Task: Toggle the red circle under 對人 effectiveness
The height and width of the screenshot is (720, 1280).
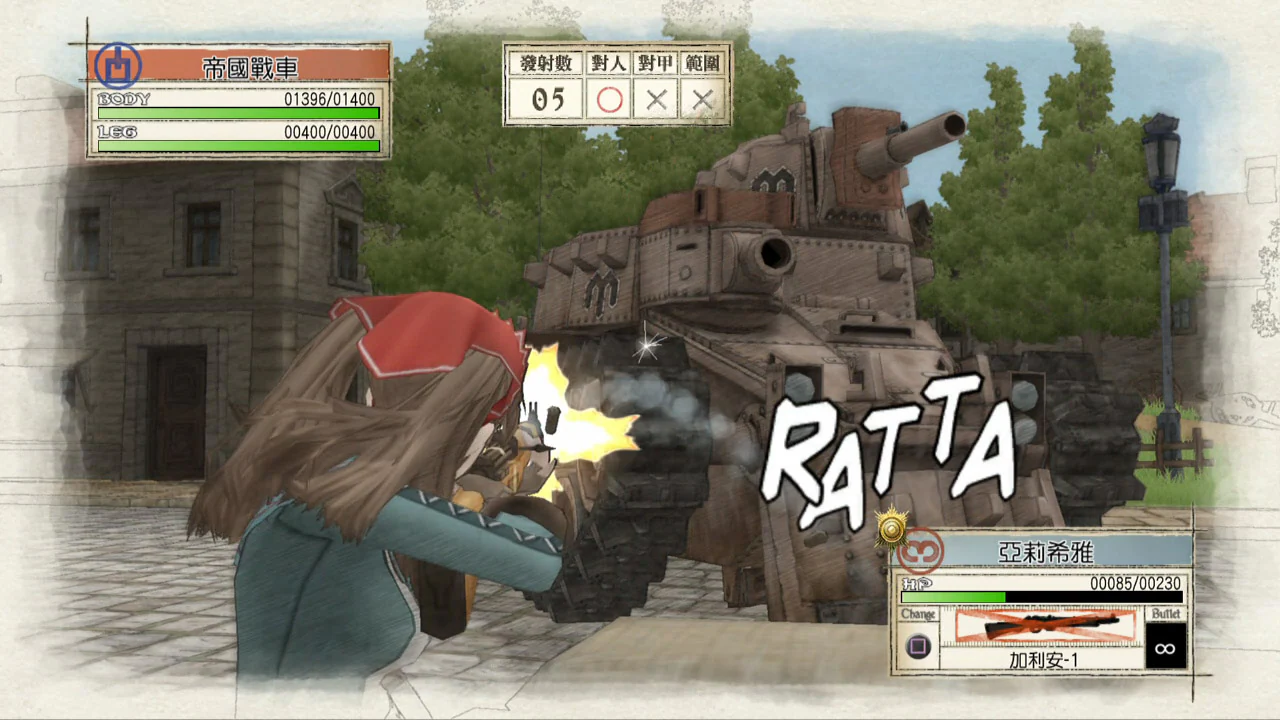Action: pyautogui.click(x=610, y=99)
